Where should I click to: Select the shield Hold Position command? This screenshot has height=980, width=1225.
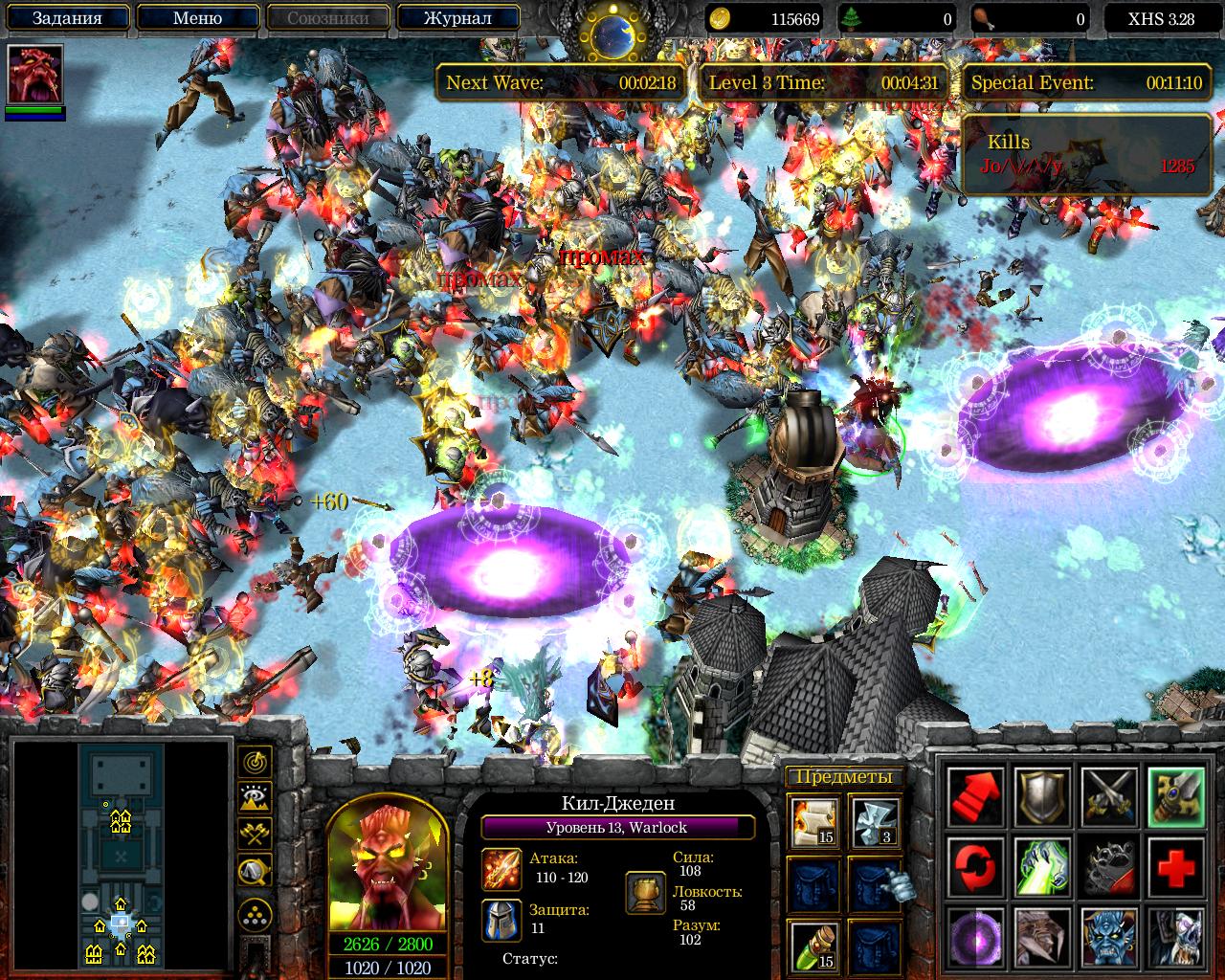(1042, 797)
